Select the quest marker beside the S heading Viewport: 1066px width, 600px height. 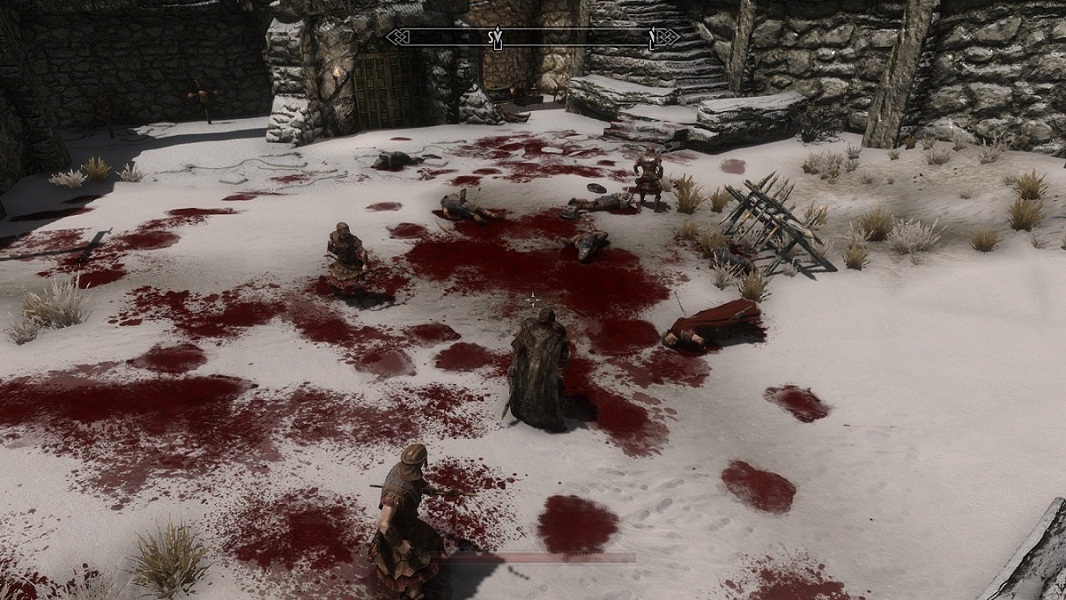click(x=500, y=37)
